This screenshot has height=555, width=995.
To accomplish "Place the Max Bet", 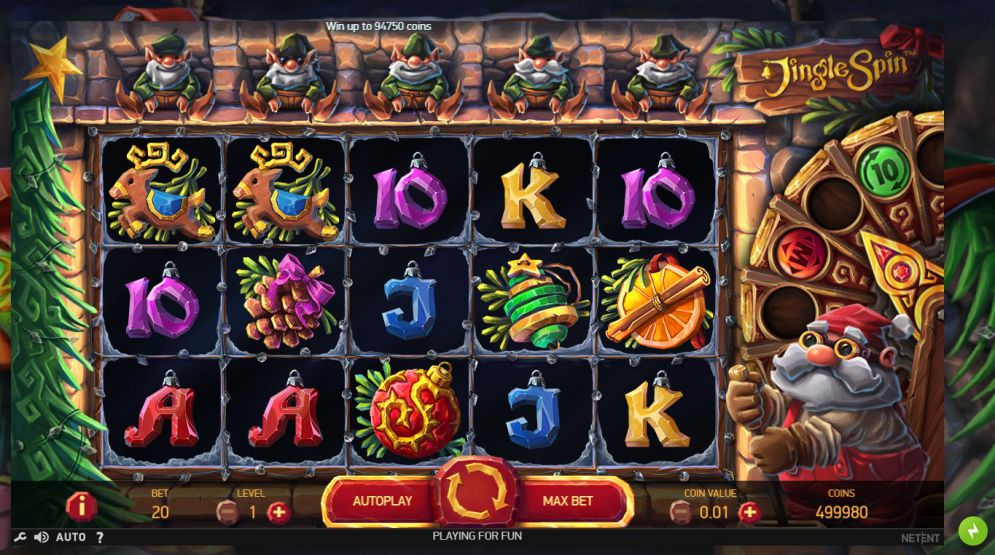I will [x=568, y=501].
